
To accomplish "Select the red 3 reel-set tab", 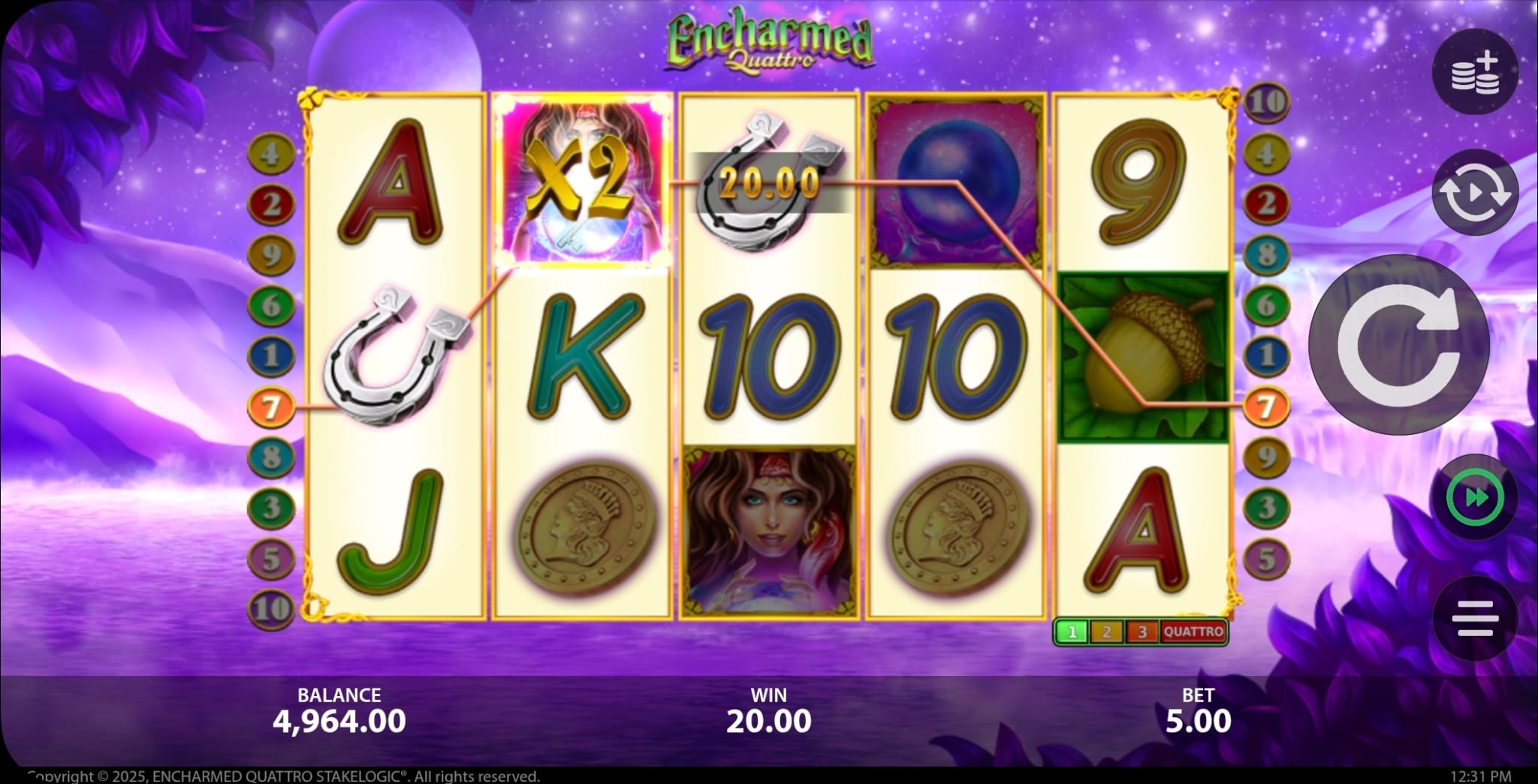I will [x=1141, y=632].
